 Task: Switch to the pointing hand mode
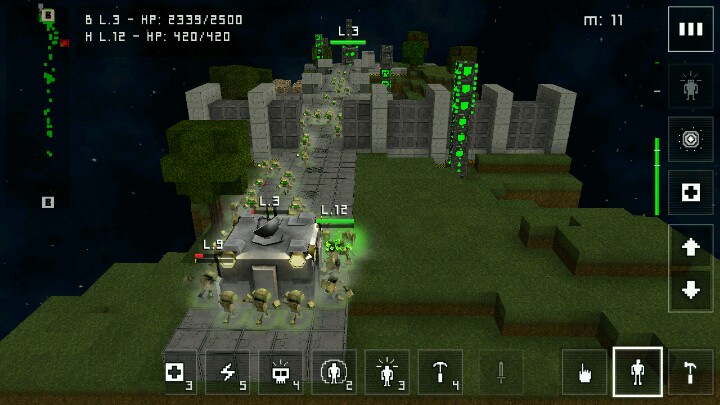584,373
